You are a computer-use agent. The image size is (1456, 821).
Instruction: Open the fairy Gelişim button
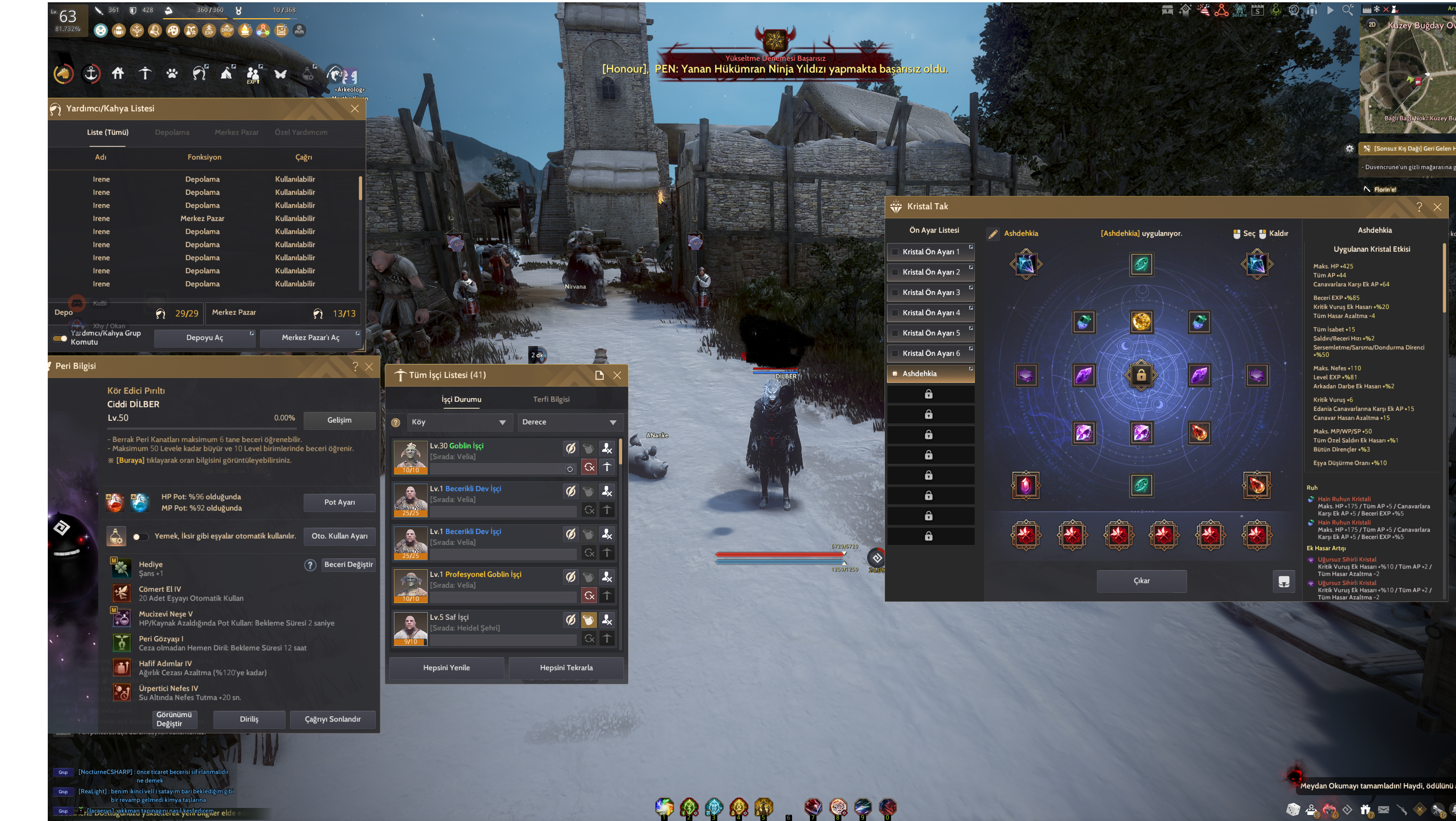click(339, 420)
